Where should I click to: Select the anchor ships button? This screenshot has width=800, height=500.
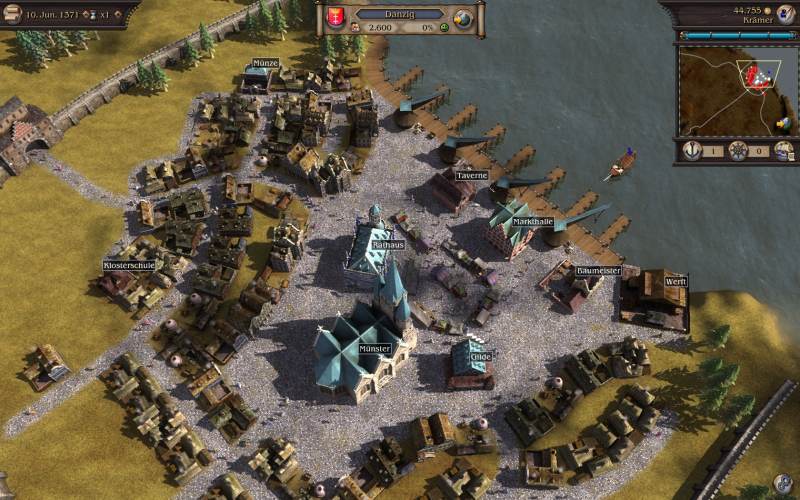pyautogui.click(x=691, y=151)
